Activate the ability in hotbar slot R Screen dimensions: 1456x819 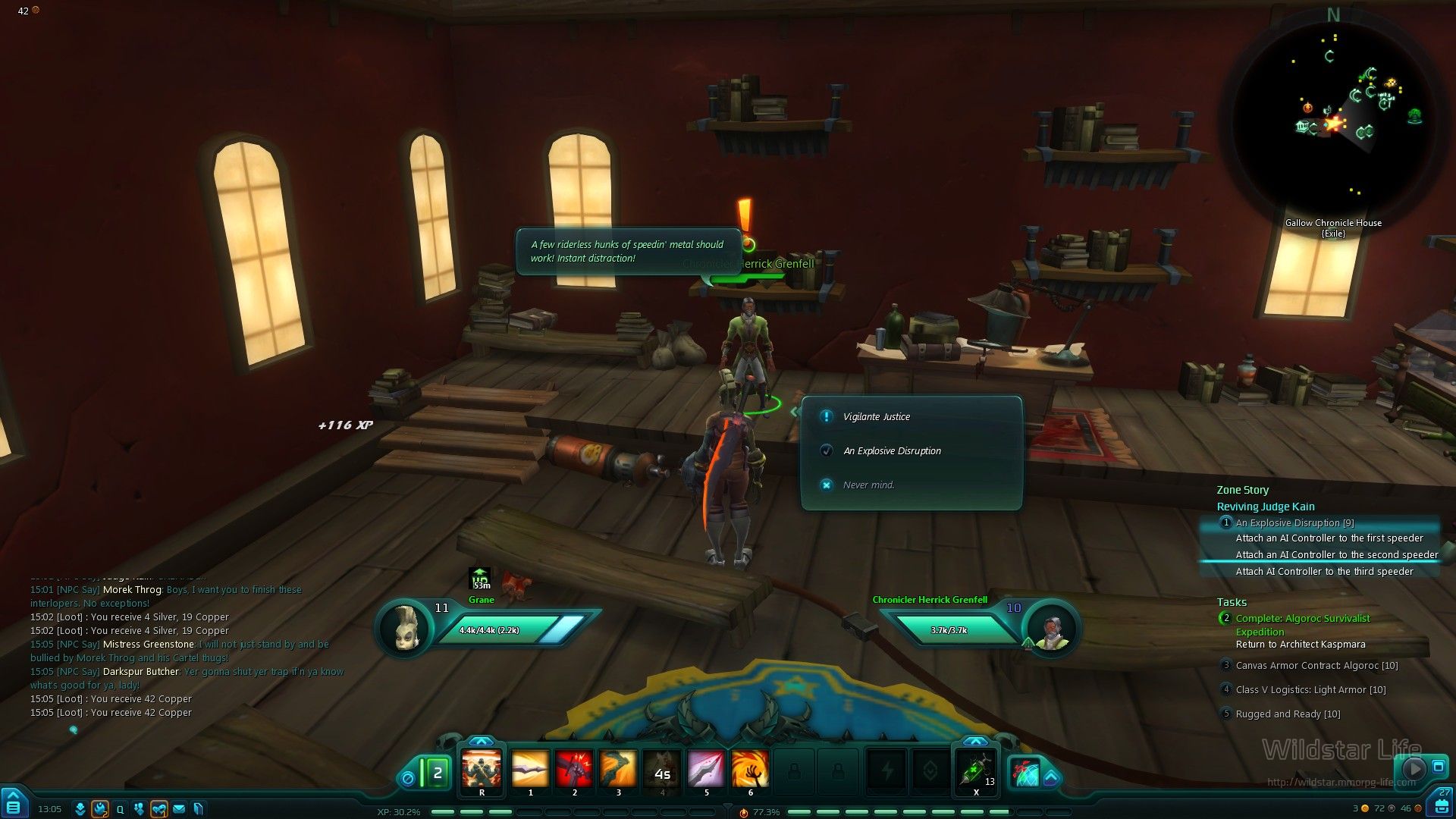pos(482,769)
